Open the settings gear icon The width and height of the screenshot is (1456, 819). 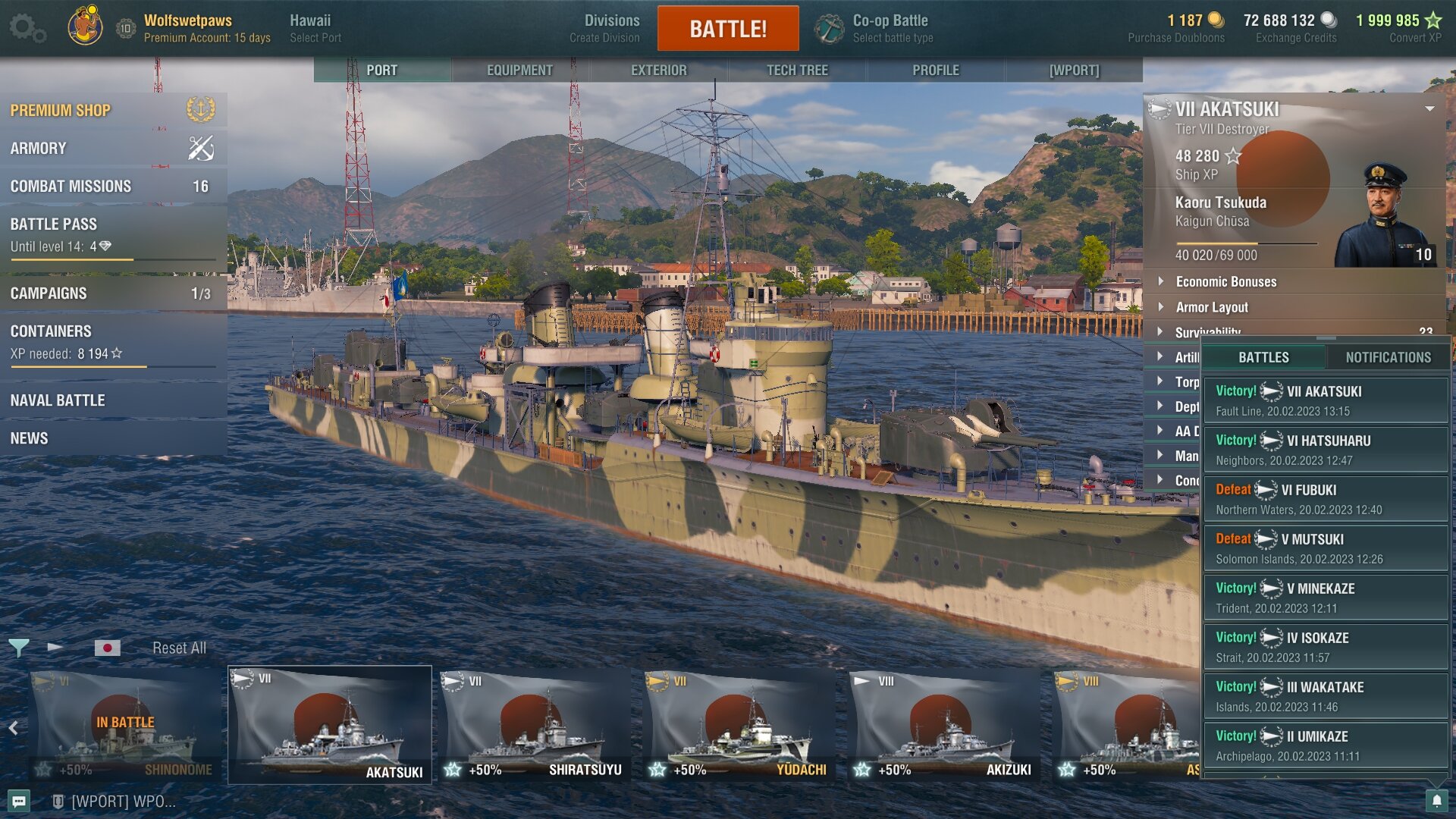click(x=27, y=29)
